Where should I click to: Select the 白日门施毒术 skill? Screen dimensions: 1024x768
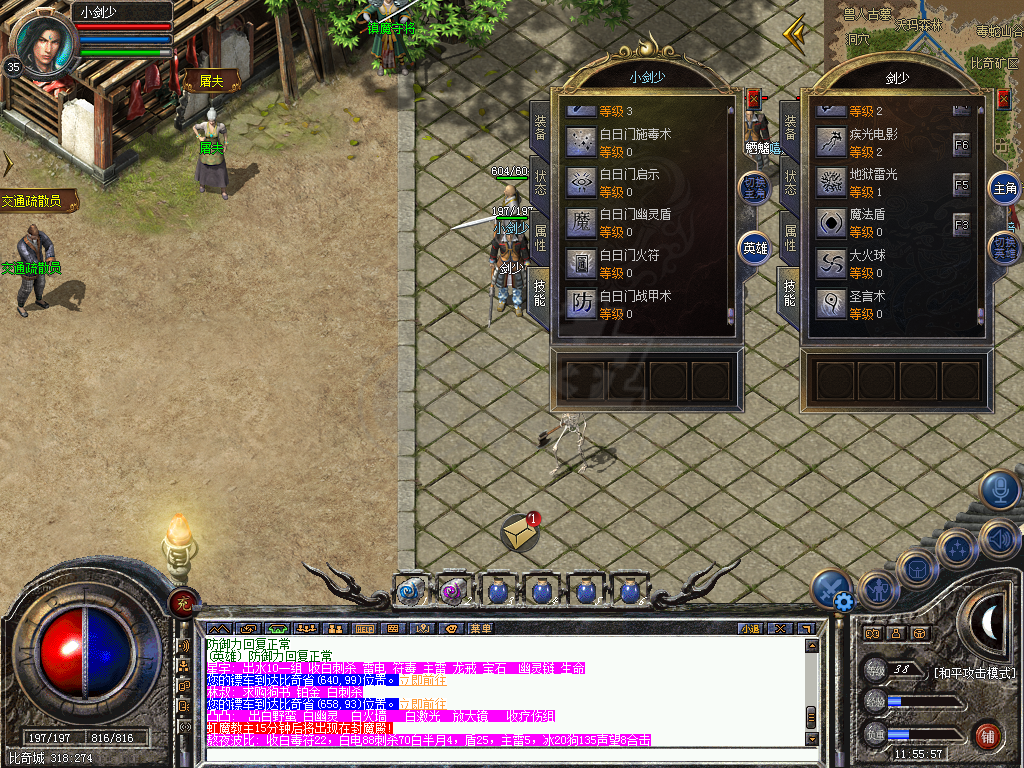(x=583, y=141)
